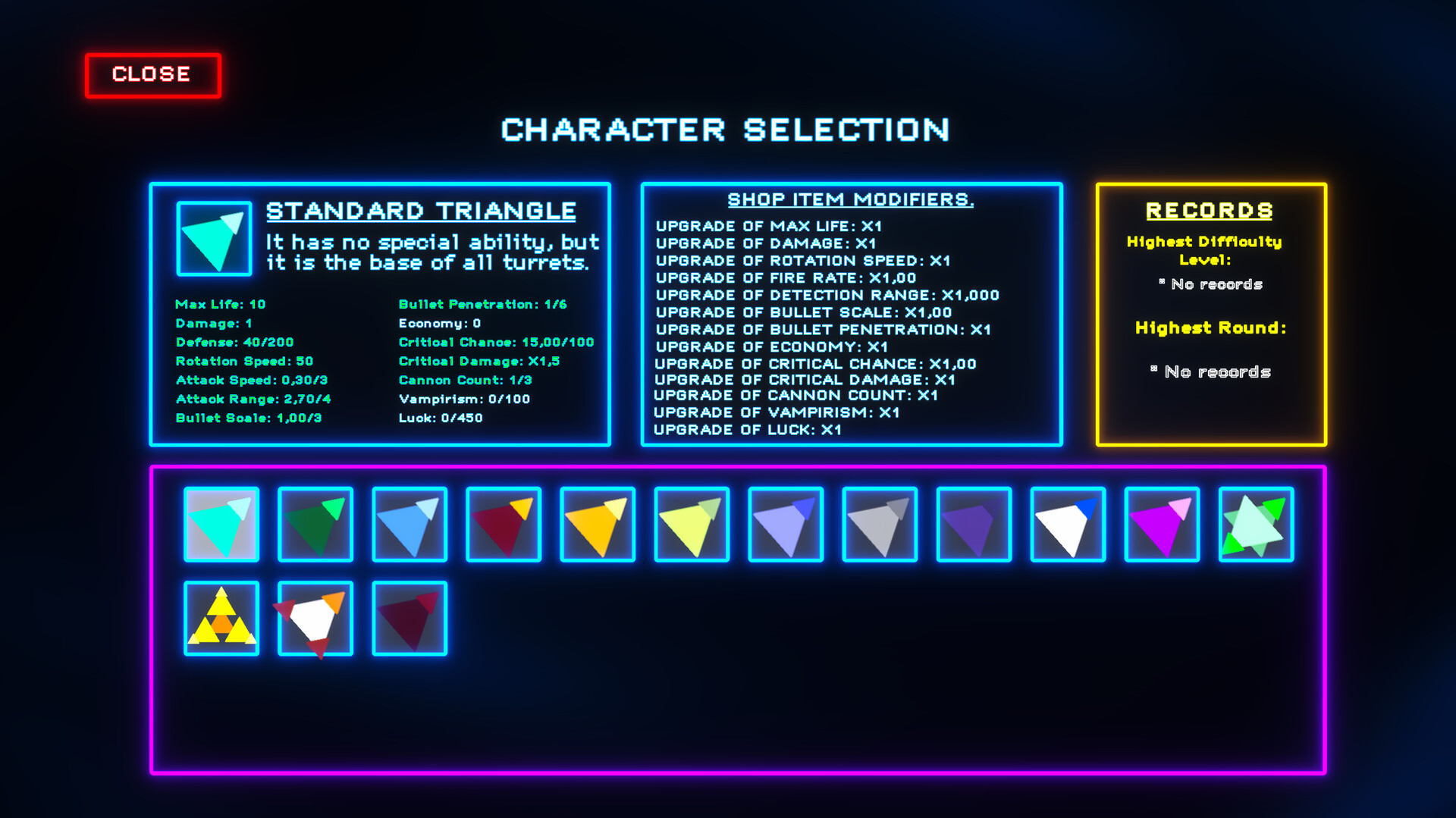Viewport: 1456px width, 818px height.
Task: Click the CHARACTER SELECTION title
Action: click(x=724, y=130)
